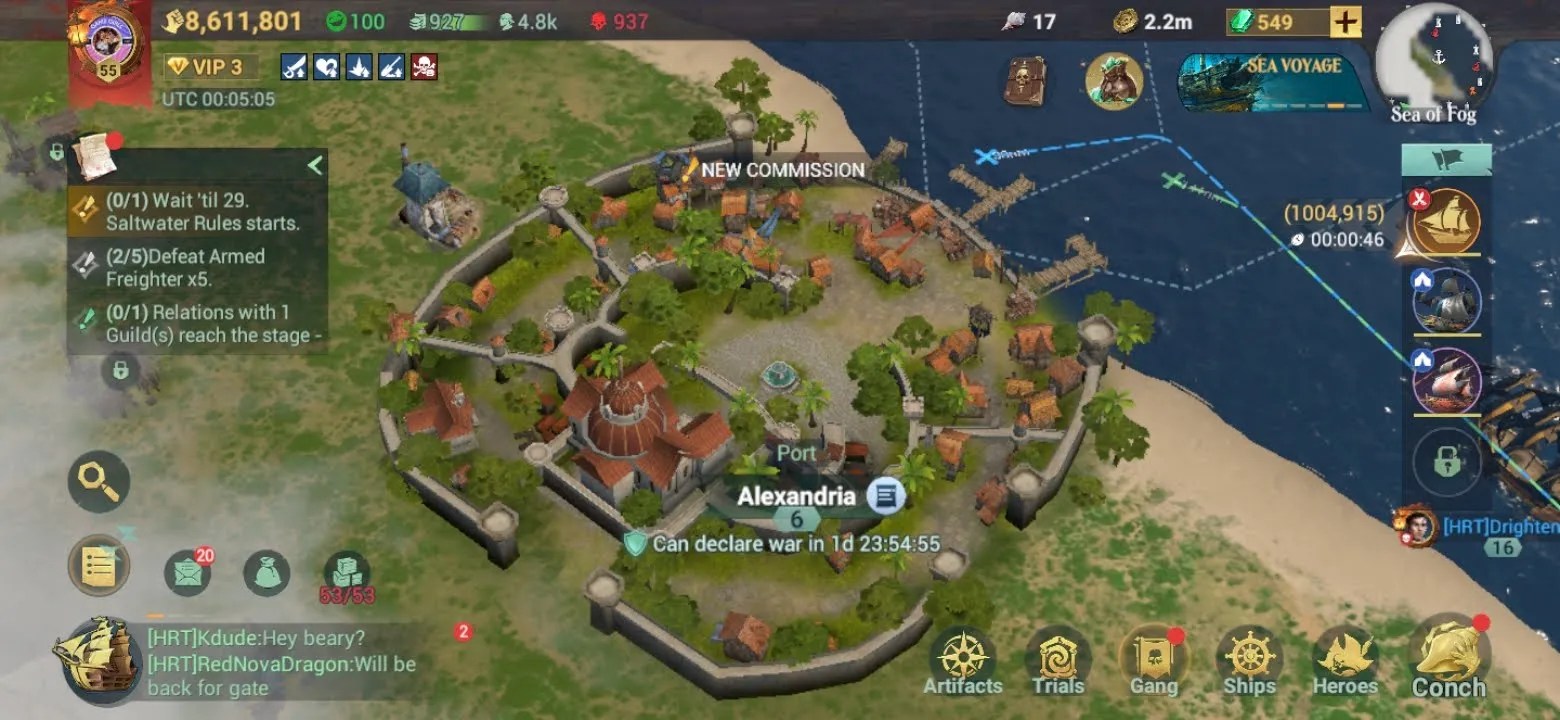Viewport: 1560px width, 720px height.
Task: Select the fleet with 00:00:46 timer
Action: (1446, 222)
